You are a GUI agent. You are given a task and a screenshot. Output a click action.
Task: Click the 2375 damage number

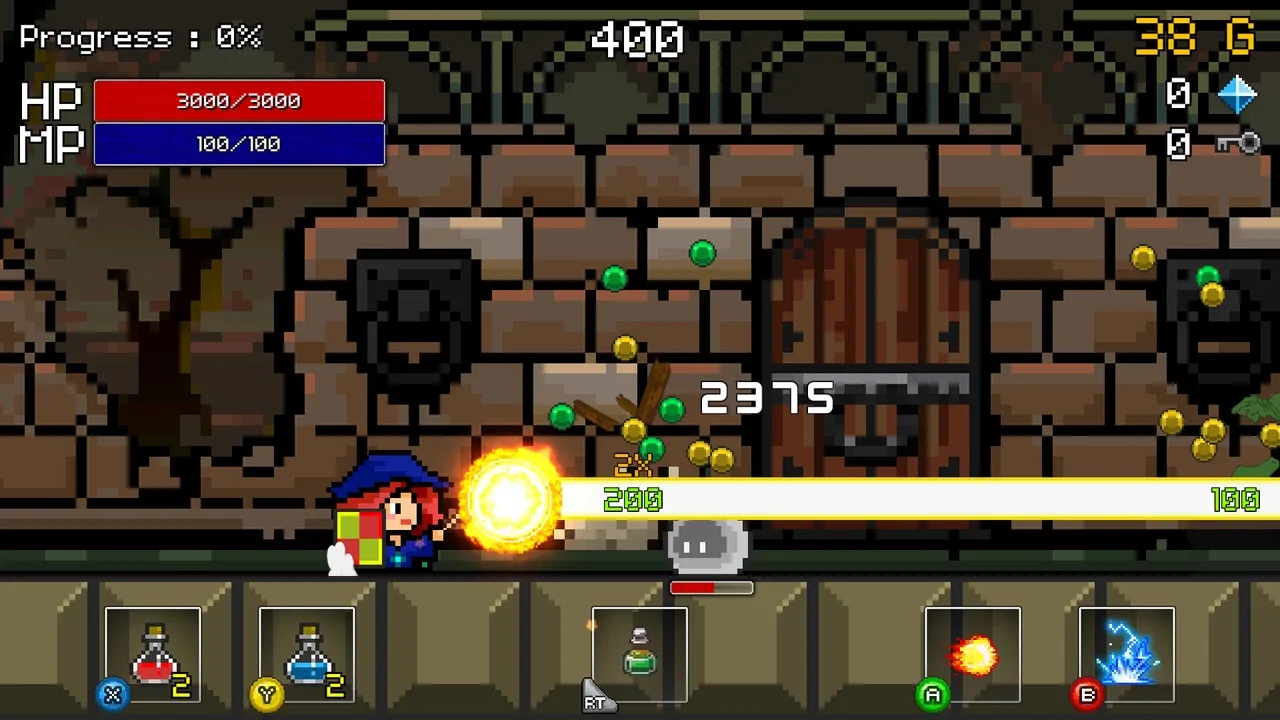coord(767,398)
